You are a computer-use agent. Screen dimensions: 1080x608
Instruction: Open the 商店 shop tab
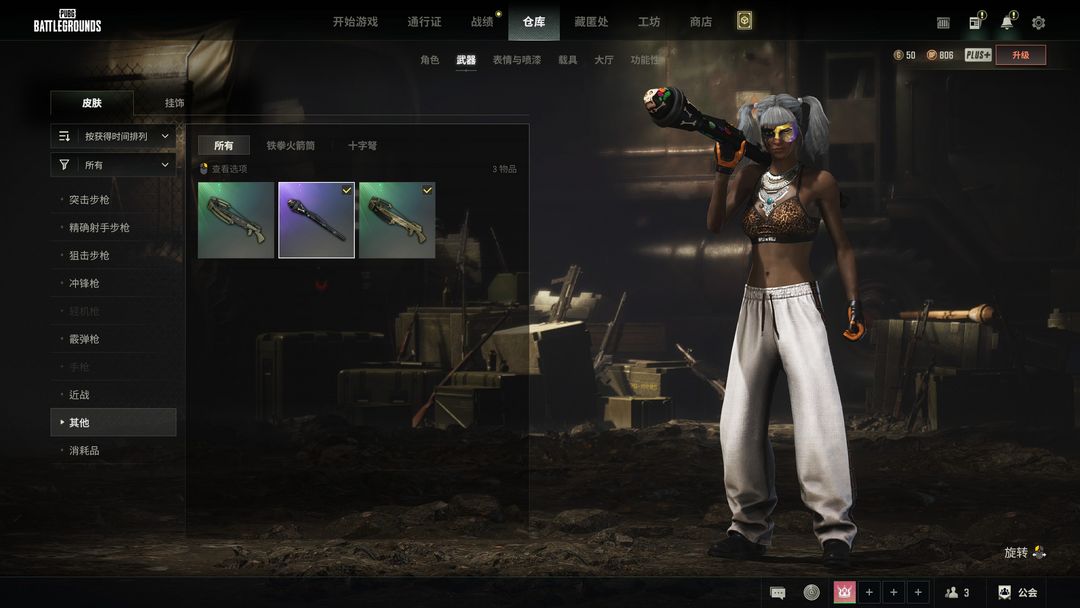click(x=701, y=22)
